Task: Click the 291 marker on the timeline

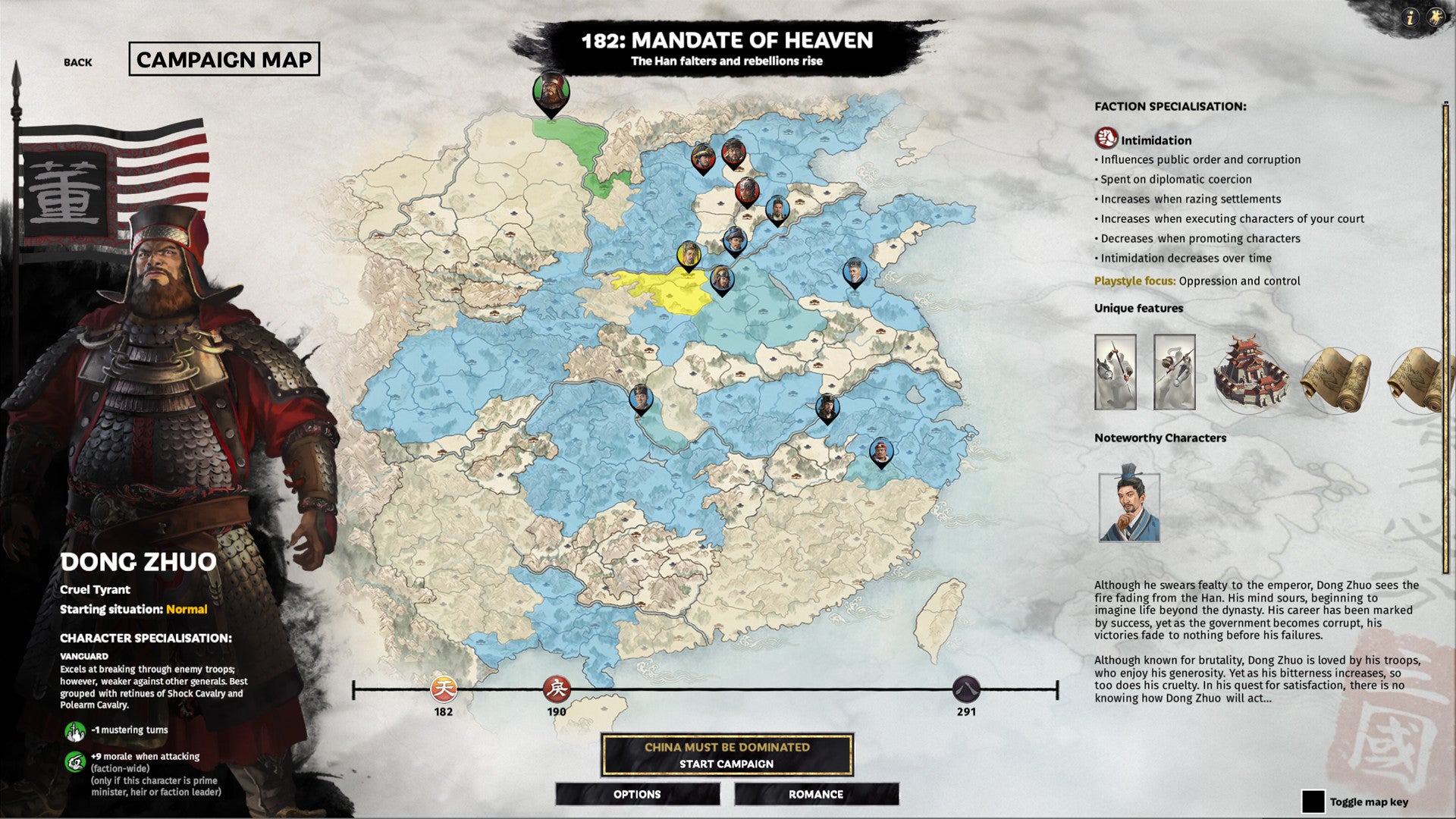Action: (x=965, y=690)
